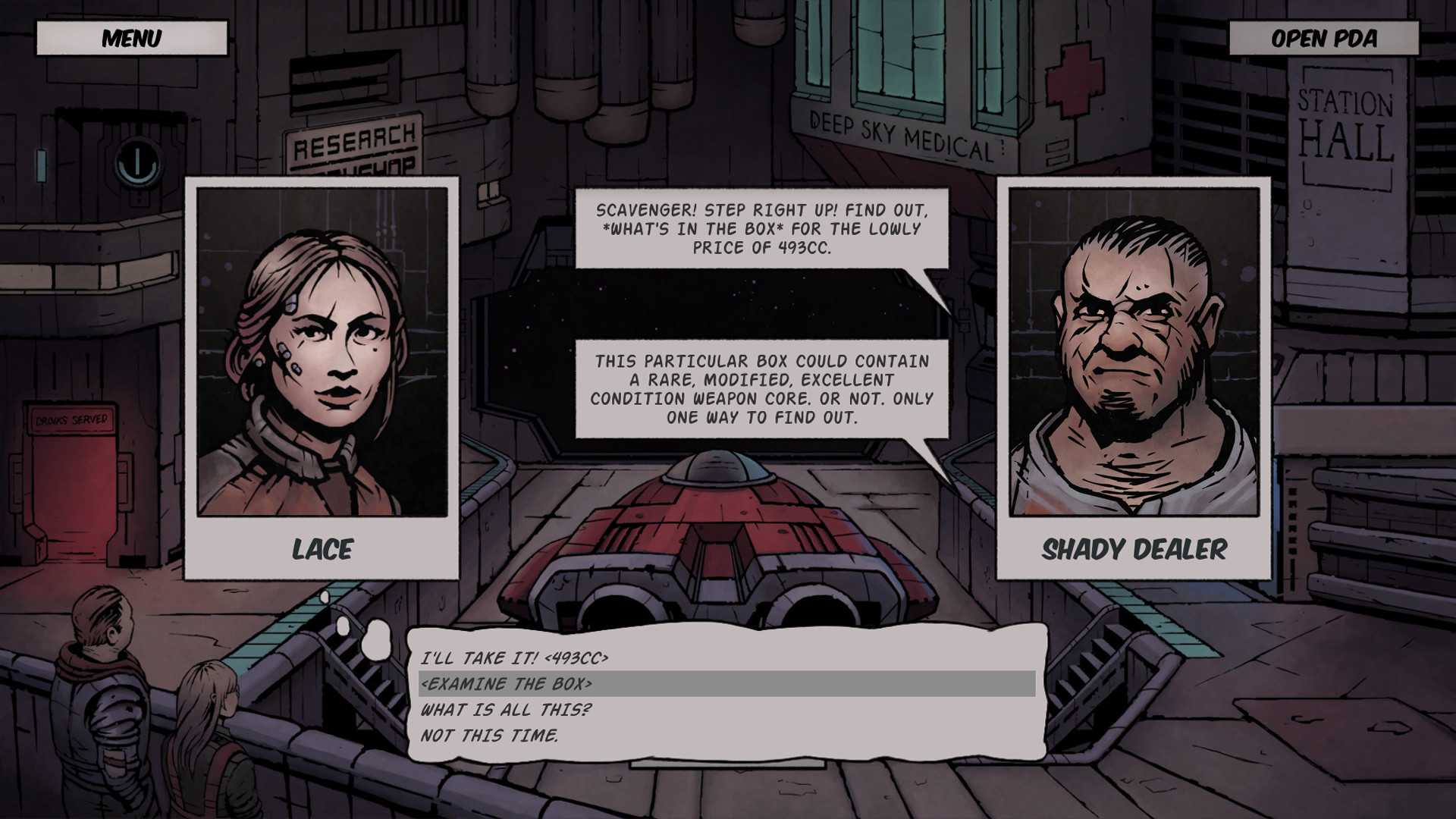Click the RESEARCH shop sign
Screen dimensions: 1456x819
(x=353, y=139)
